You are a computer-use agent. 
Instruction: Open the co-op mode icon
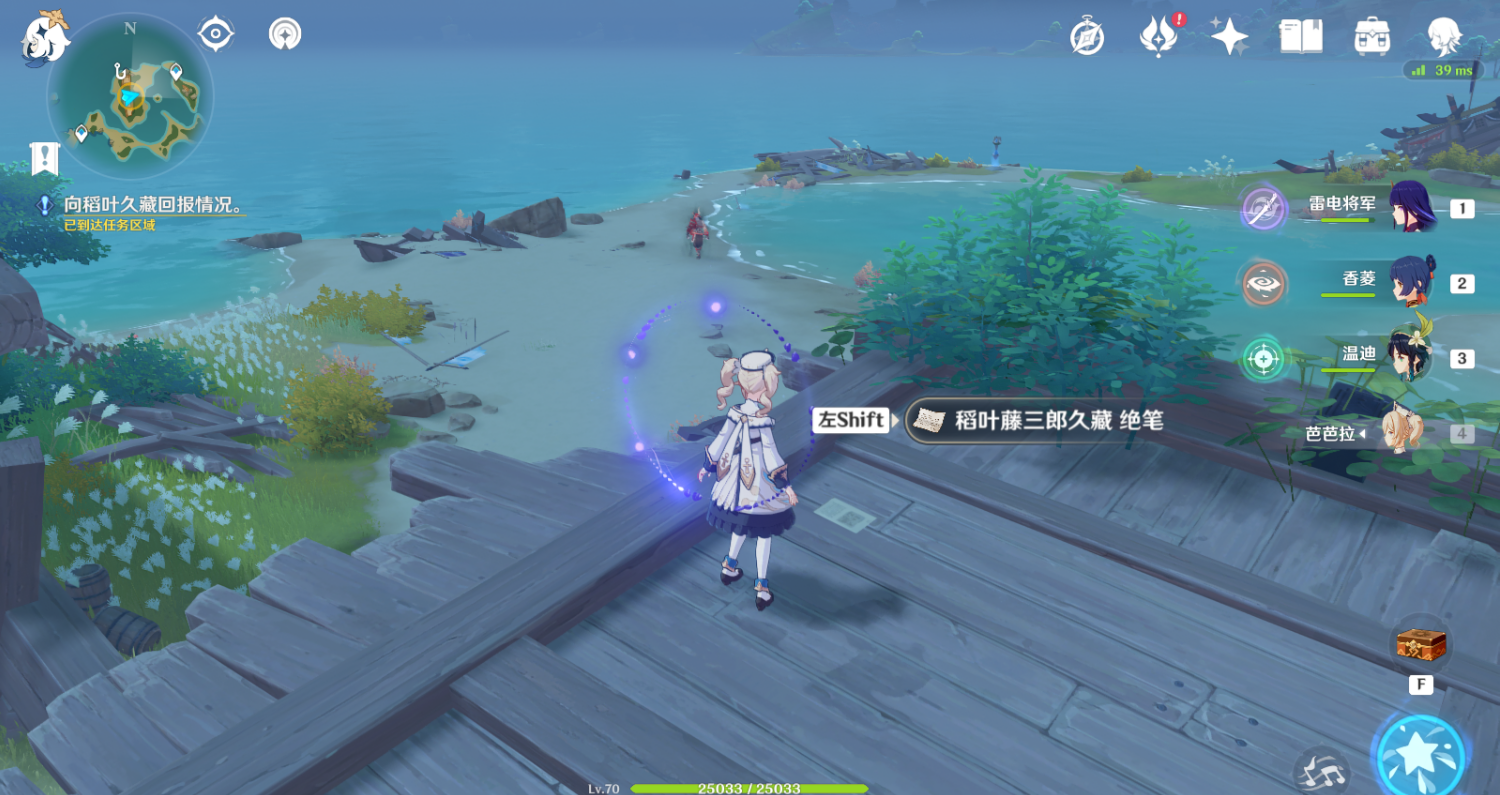pyautogui.click(x=286, y=34)
